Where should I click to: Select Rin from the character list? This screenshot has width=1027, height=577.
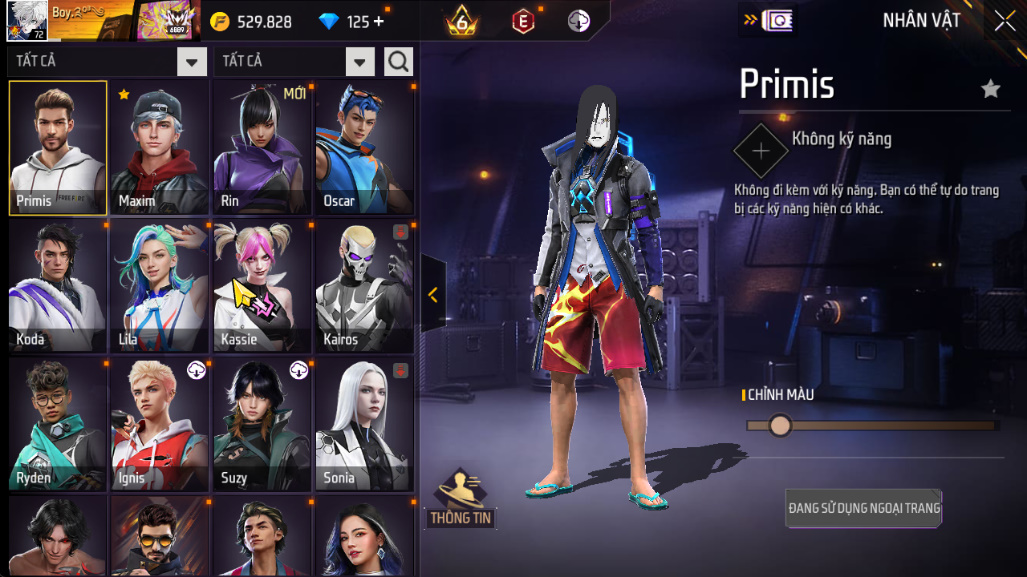(x=263, y=148)
